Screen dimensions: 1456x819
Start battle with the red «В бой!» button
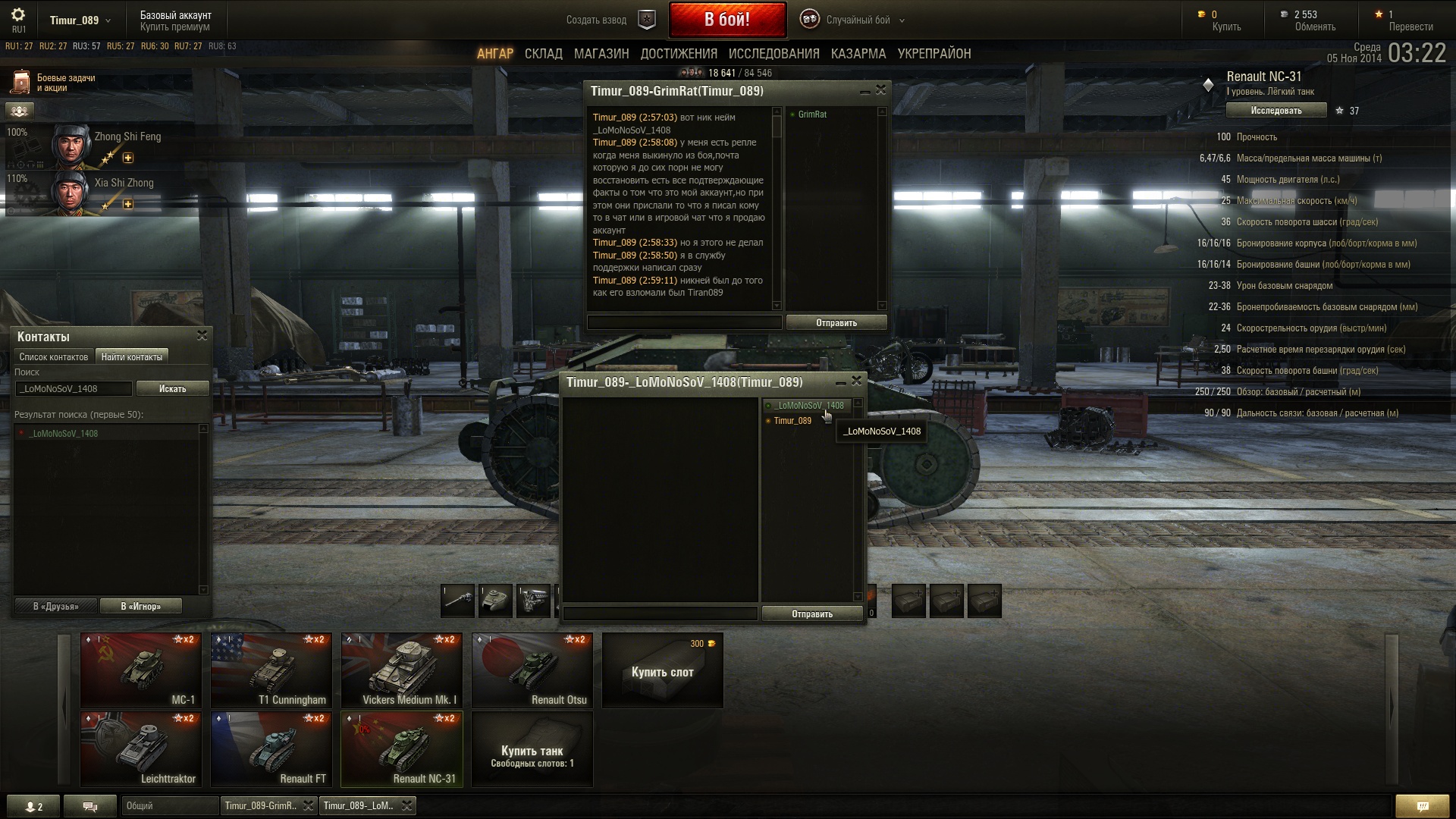pos(726,20)
